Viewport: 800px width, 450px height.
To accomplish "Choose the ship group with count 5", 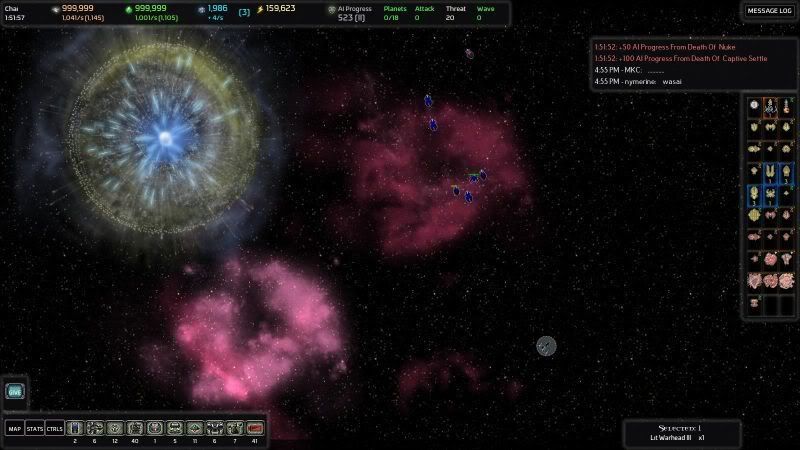I will (x=175, y=428).
